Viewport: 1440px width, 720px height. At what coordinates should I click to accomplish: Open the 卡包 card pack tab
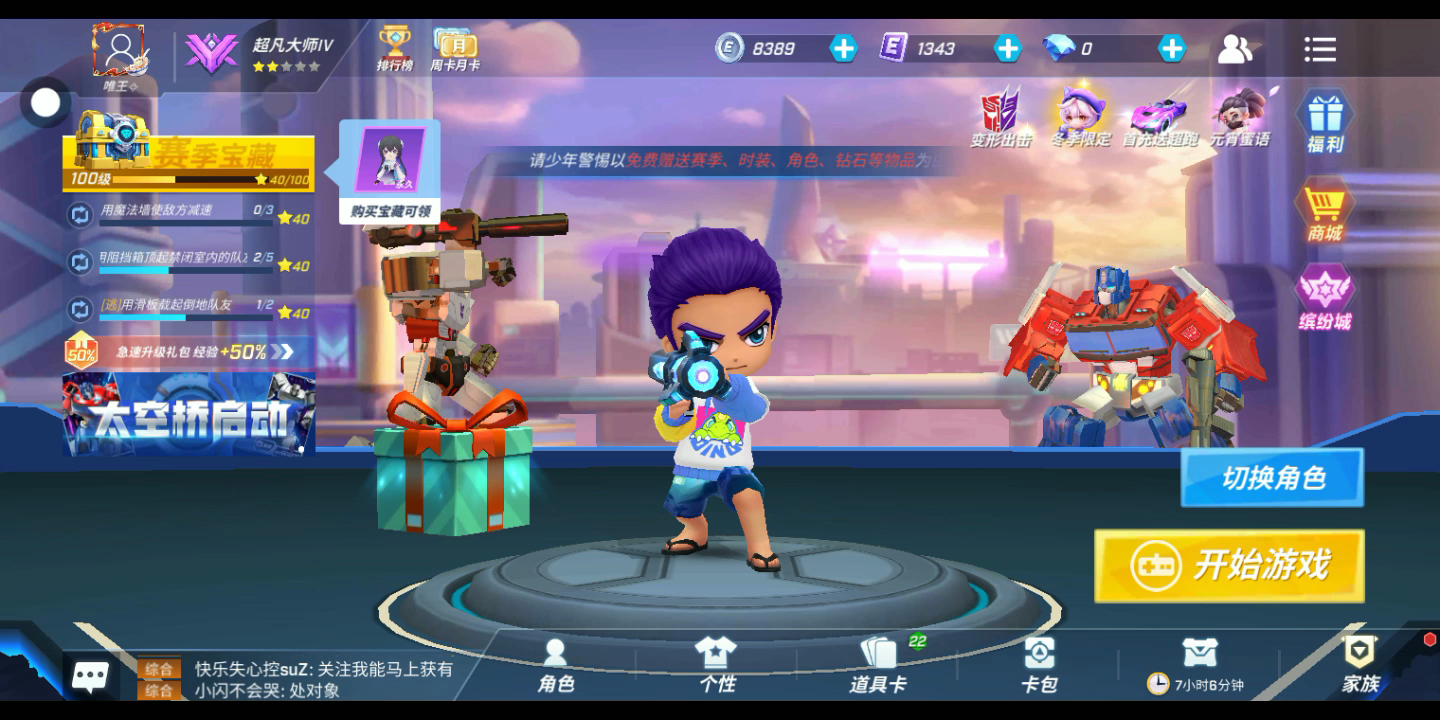pyautogui.click(x=1039, y=665)
